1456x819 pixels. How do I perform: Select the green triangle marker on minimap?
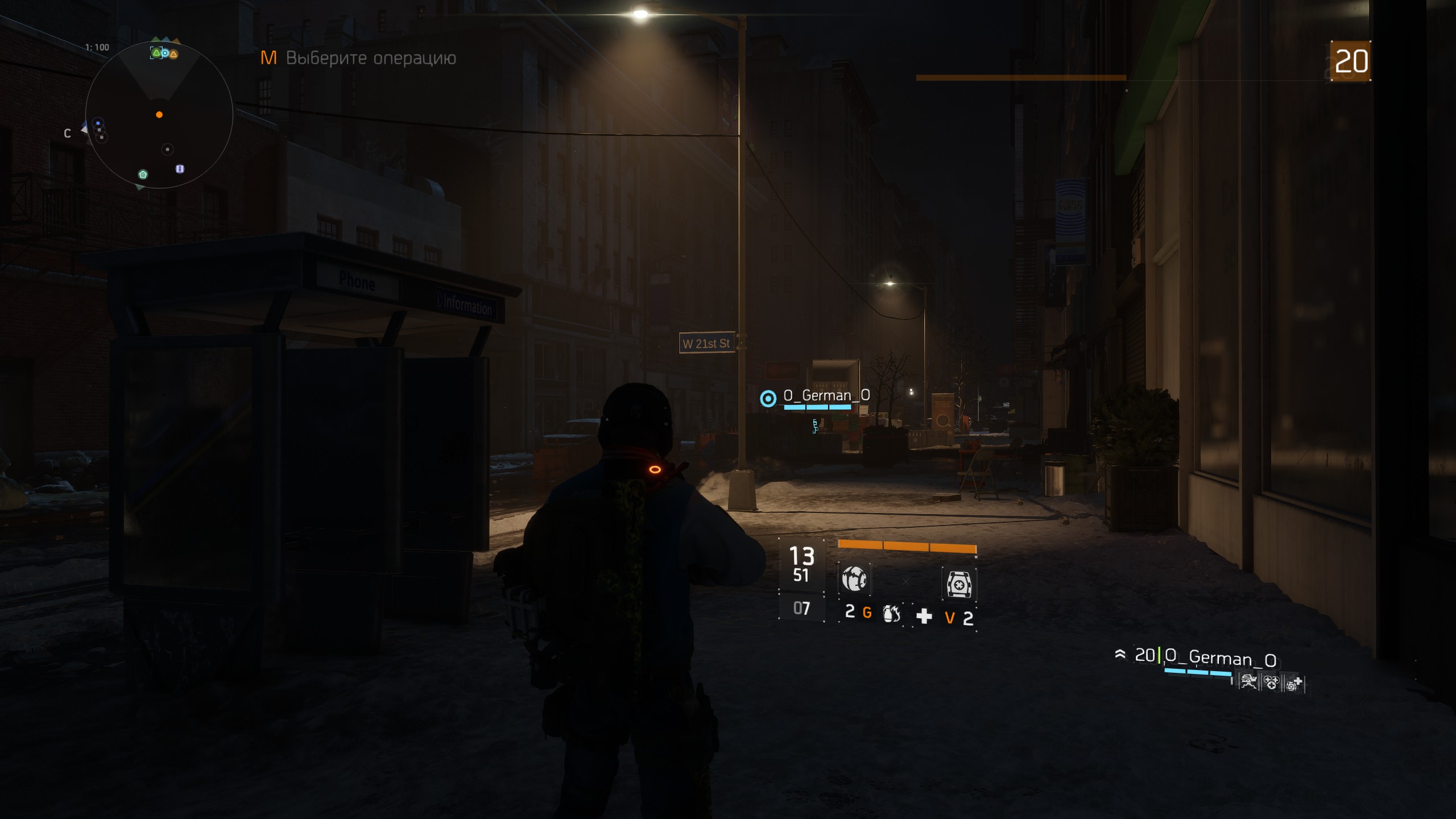pos(156,53)
